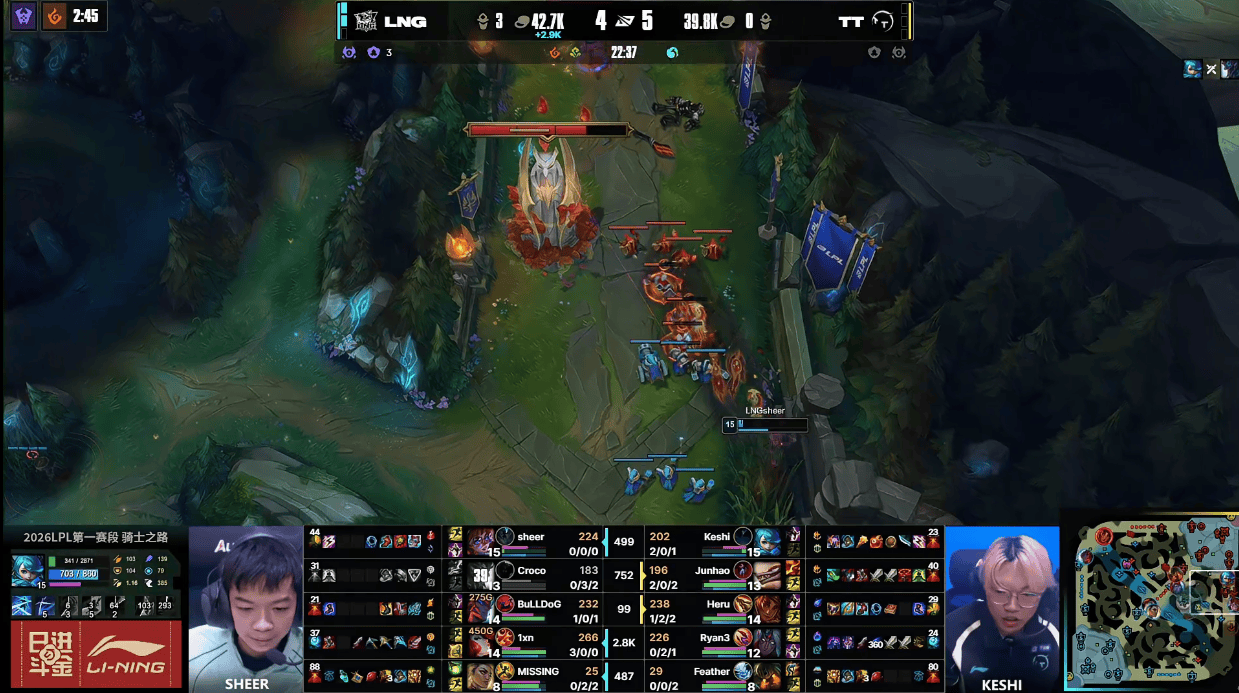Click the LNGsheer champion nameplate
This screenshot has height=693, width=1239.
tap(765, 411)
